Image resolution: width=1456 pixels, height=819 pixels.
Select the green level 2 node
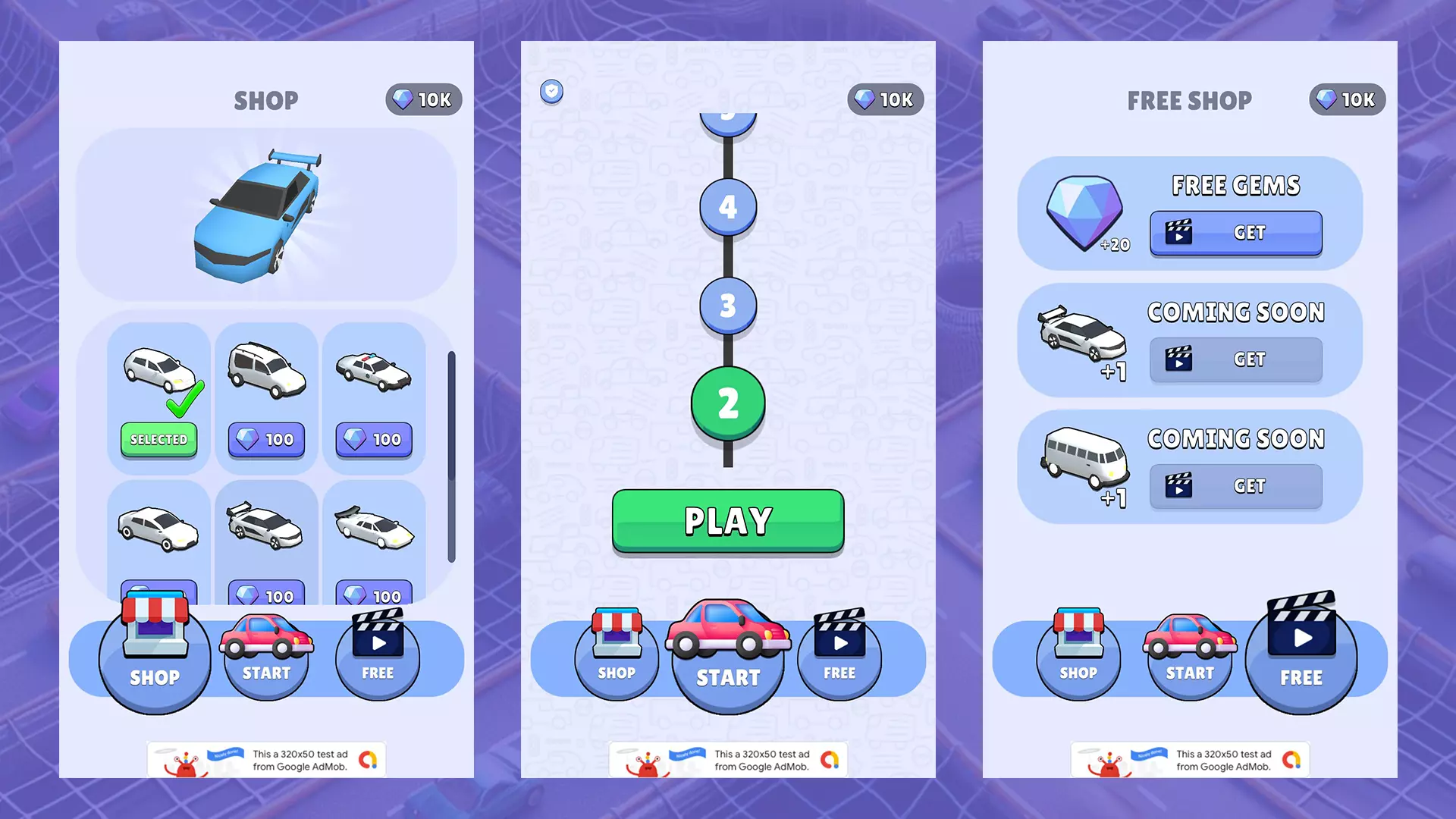click(727, 403)
